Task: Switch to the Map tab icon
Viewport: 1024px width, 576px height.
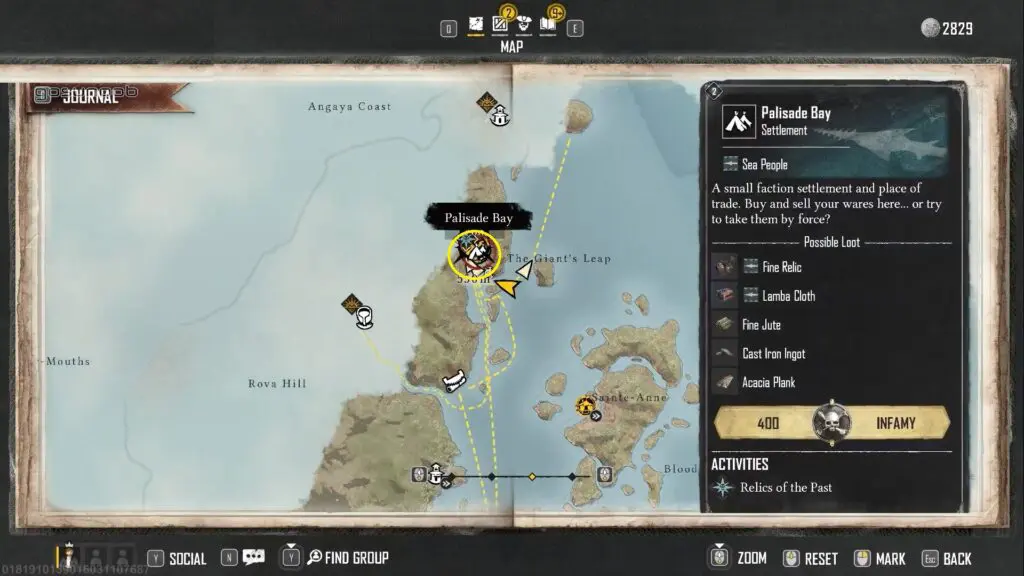Action: (x=477, y=25)
